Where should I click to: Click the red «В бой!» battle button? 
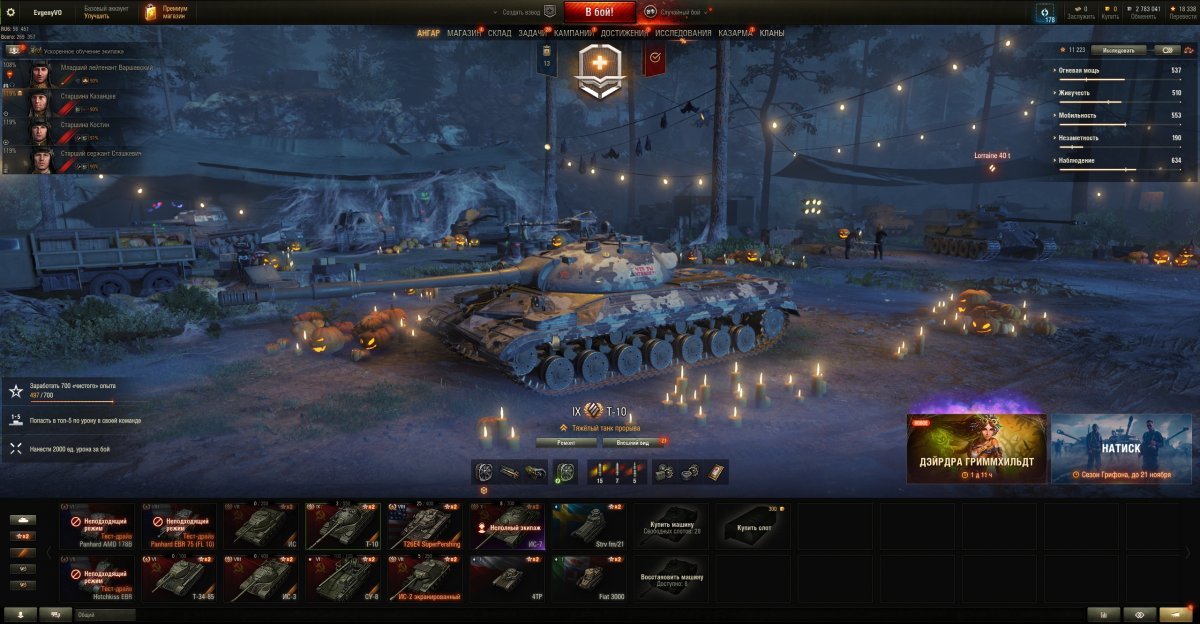[x=600, y=12]
